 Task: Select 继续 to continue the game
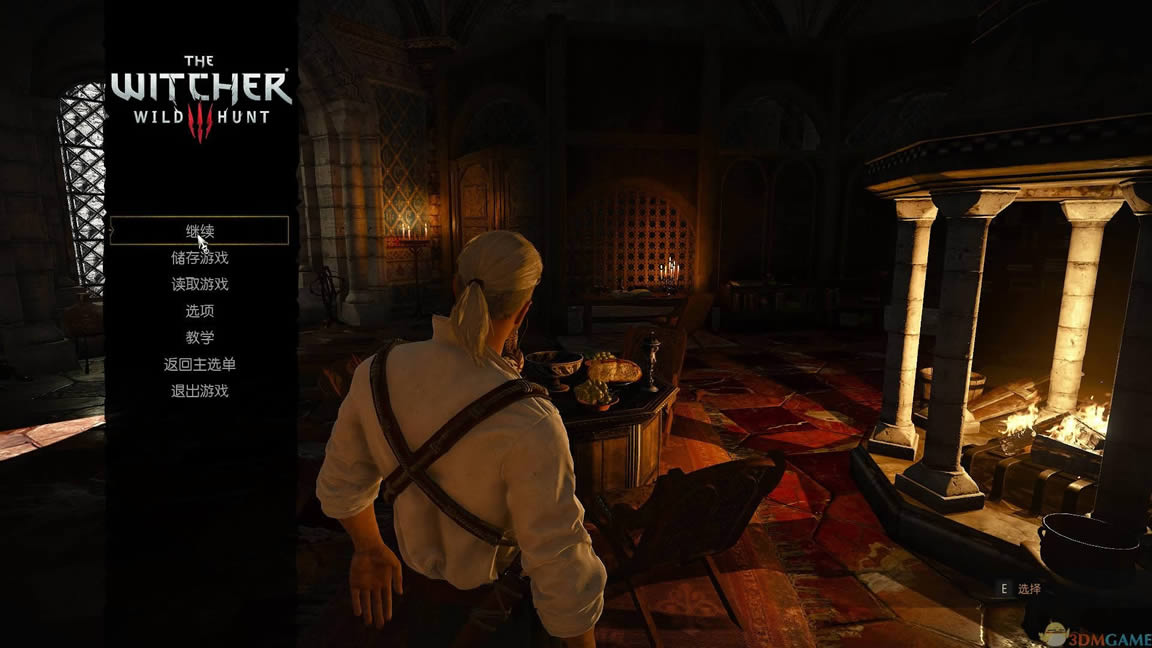[x=200, y=231]
